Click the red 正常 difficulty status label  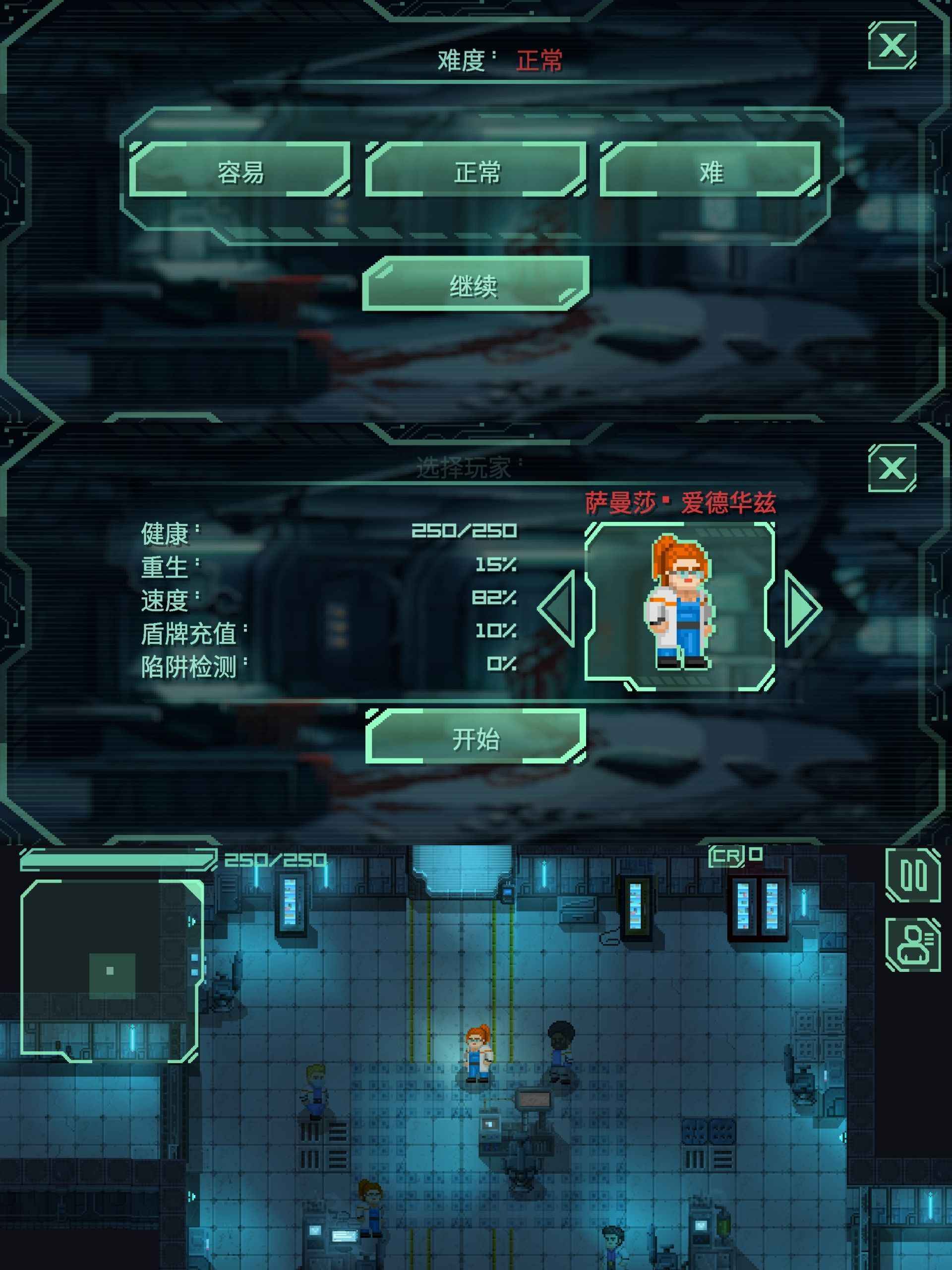pos(540,61)
